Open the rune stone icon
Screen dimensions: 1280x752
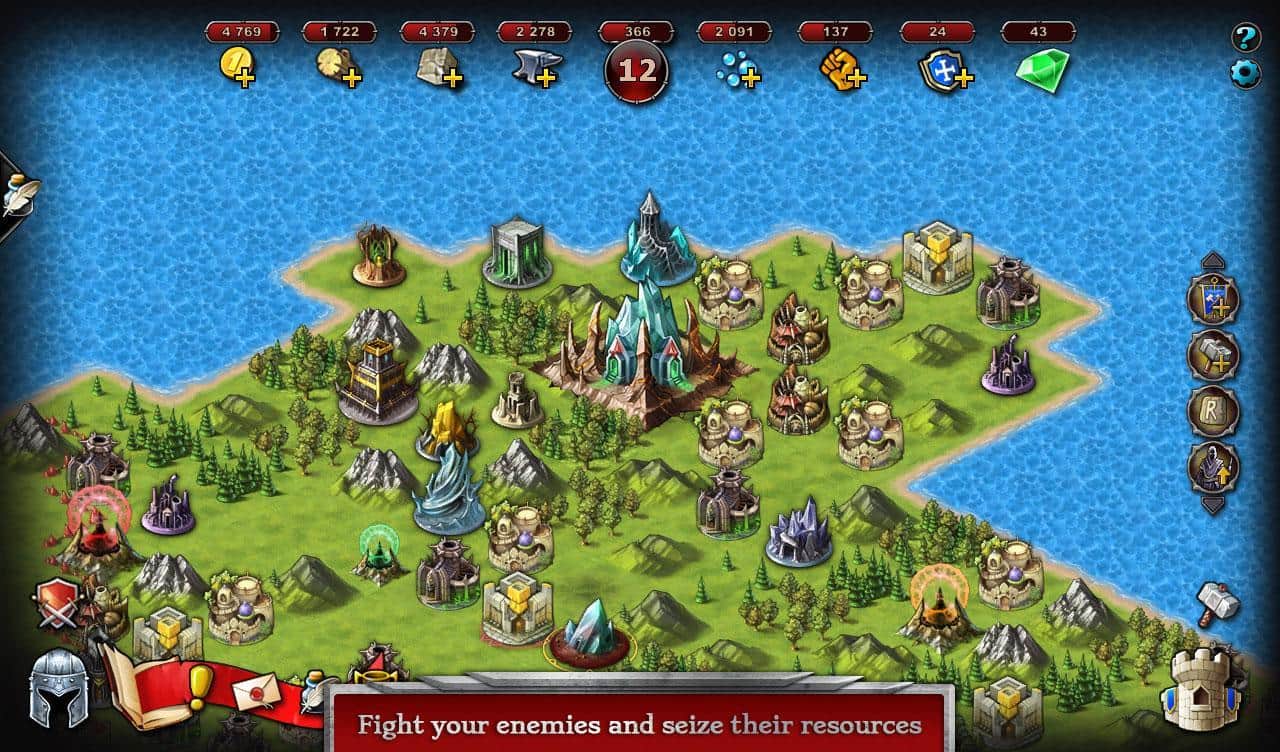click(x=1213, y=411)
